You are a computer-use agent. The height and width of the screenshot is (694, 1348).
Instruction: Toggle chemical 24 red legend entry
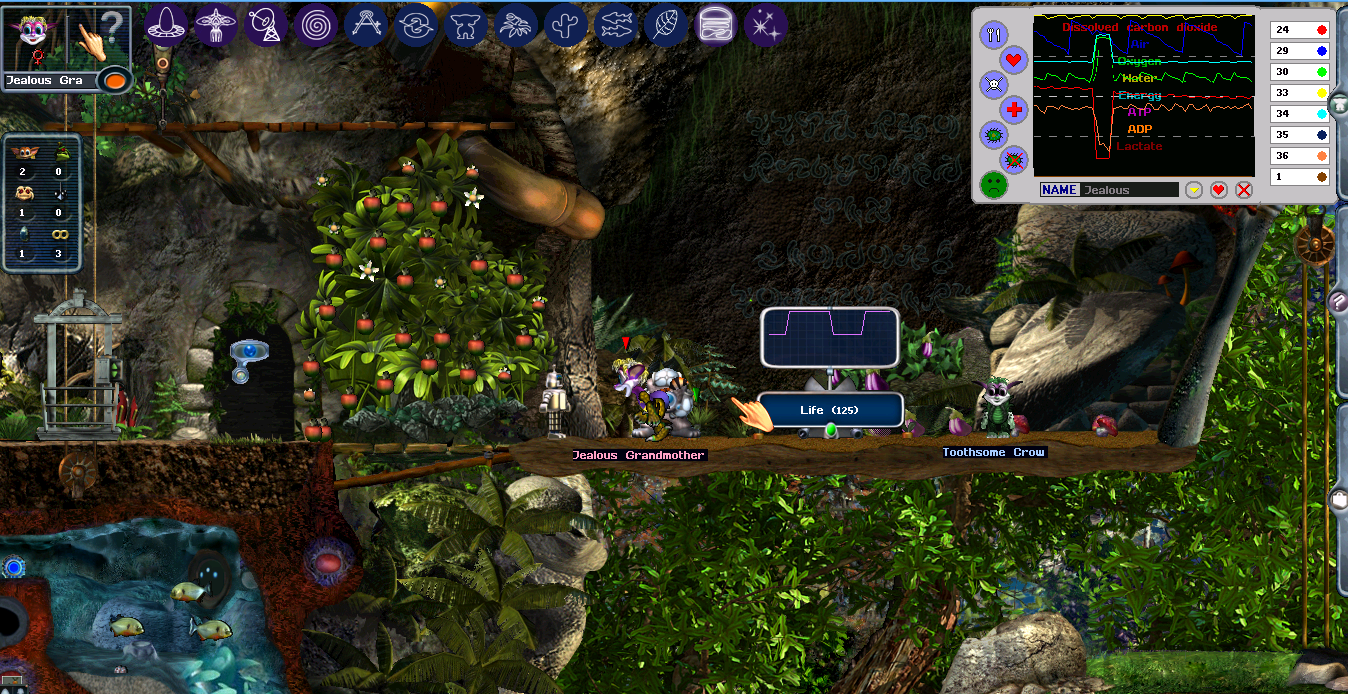click(x=1299, y=30)
